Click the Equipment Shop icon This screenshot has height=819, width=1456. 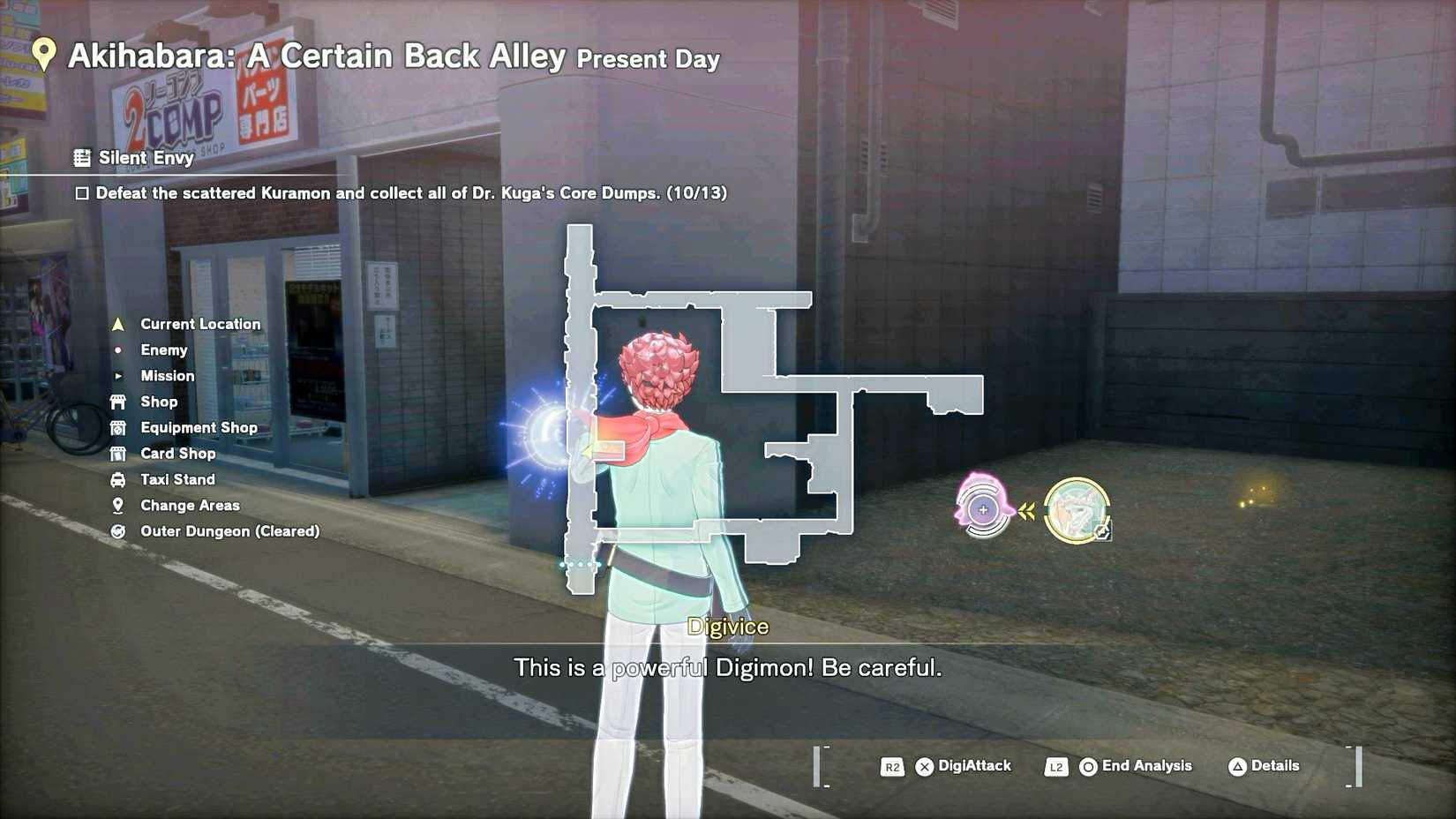pyautogui.click(x=119, y=427)
